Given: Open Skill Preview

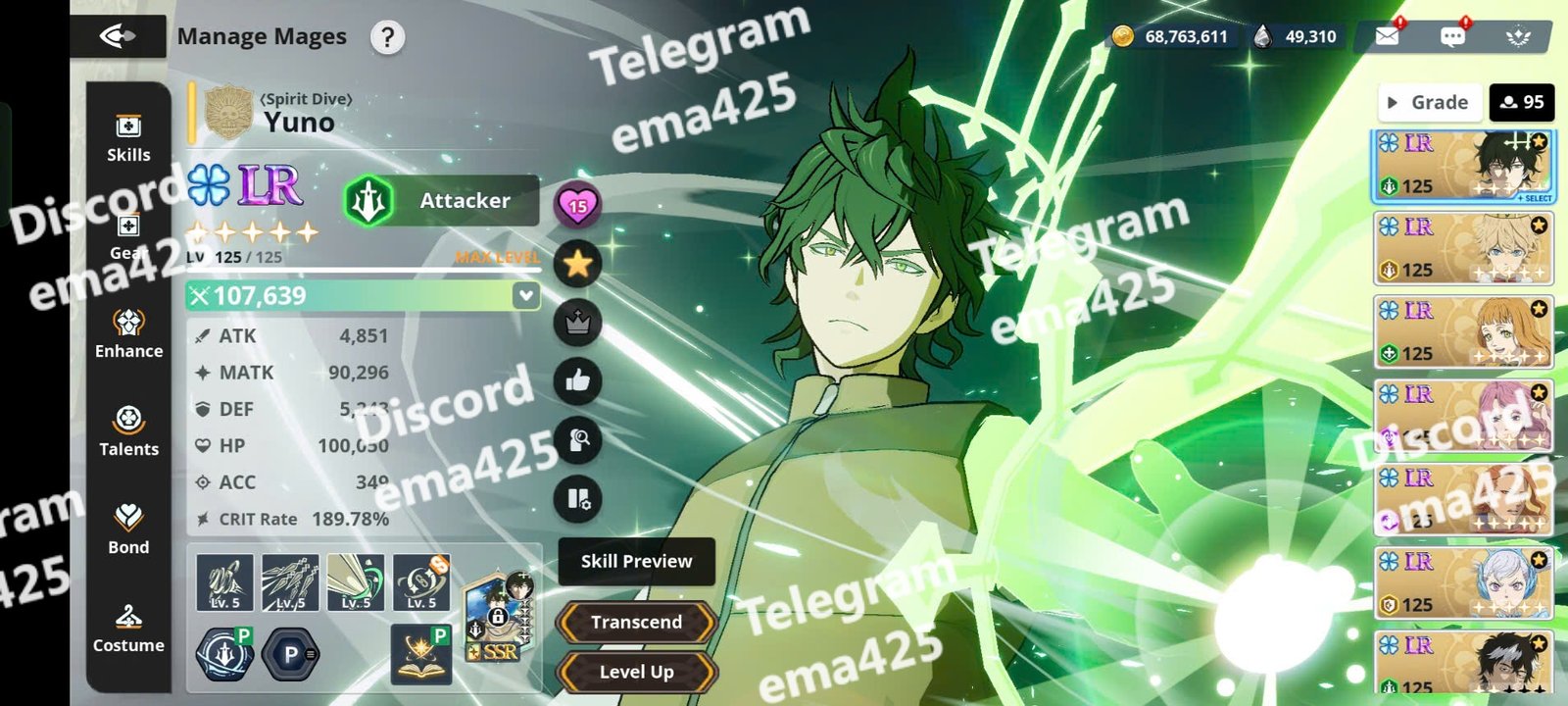Looking at the screenshot, I should (636, 561).
